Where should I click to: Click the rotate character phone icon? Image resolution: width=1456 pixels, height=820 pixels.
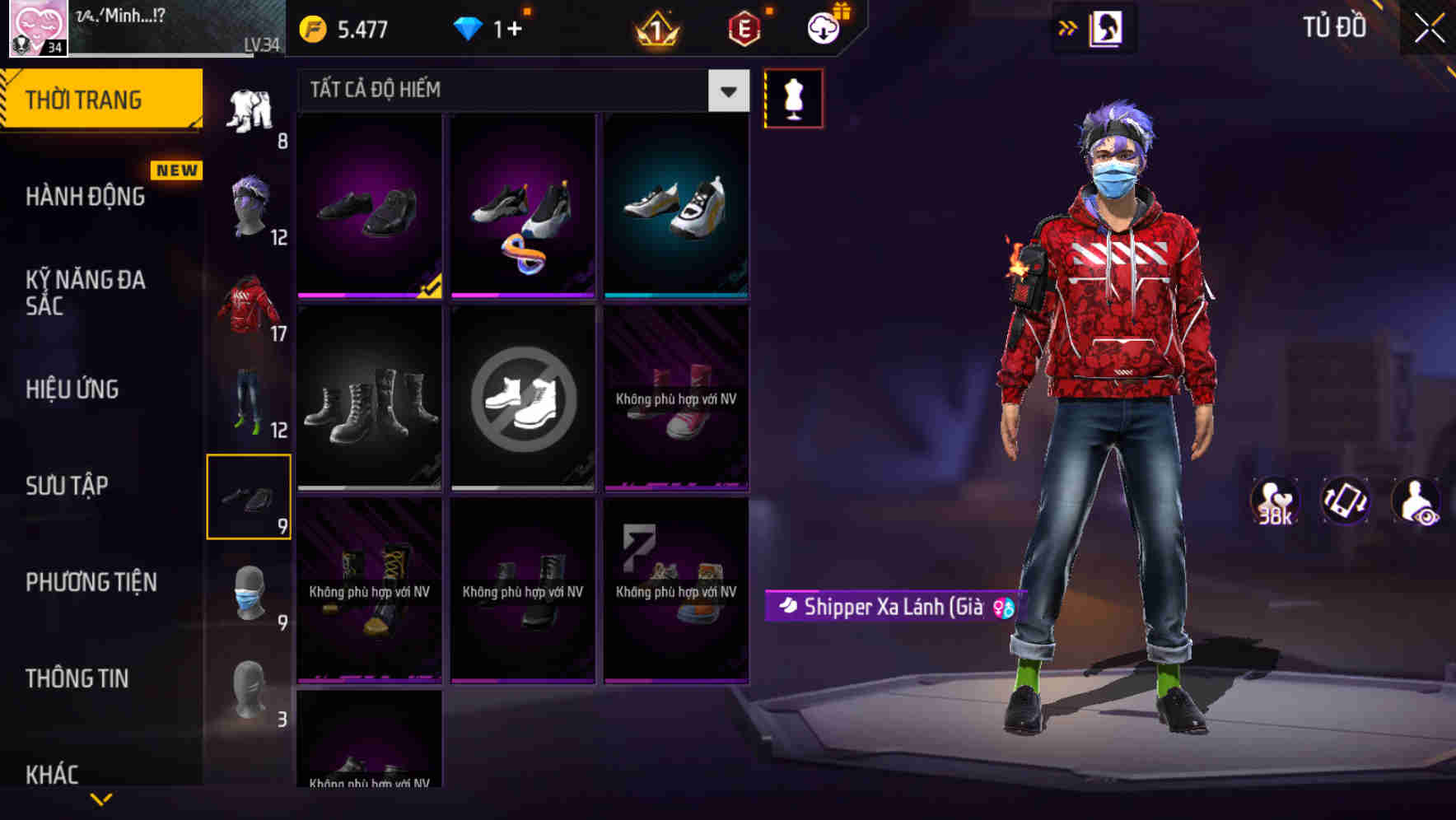coord(1344,501)
